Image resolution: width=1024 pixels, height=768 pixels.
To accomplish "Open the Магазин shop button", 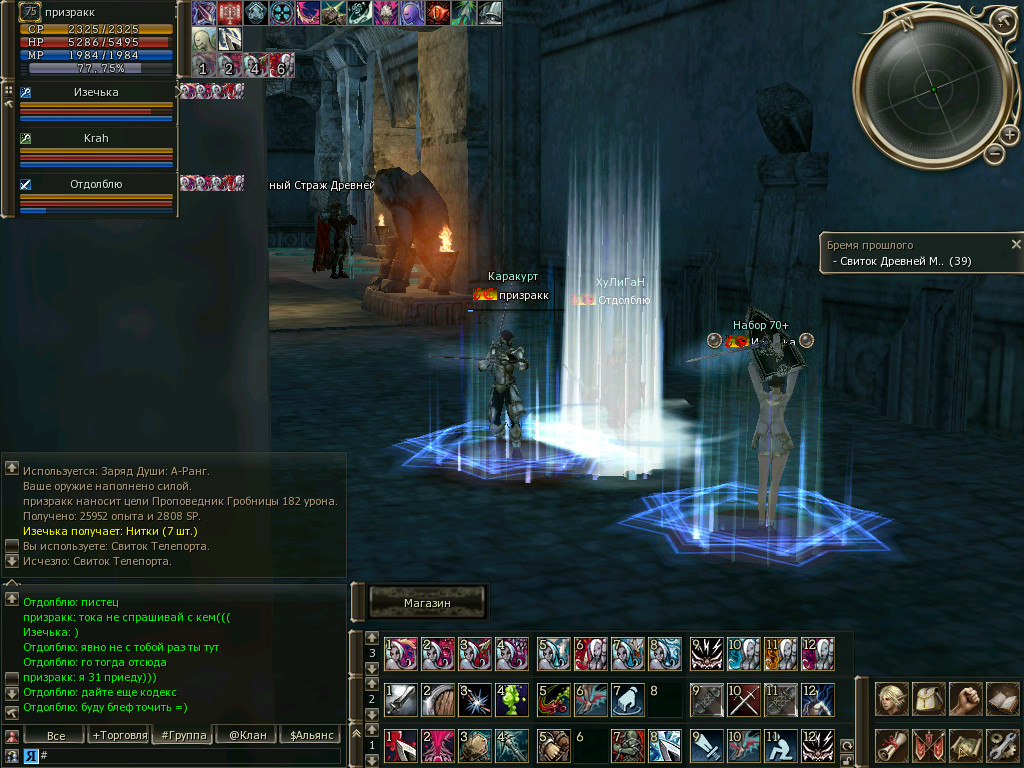I will pos(427,603).
